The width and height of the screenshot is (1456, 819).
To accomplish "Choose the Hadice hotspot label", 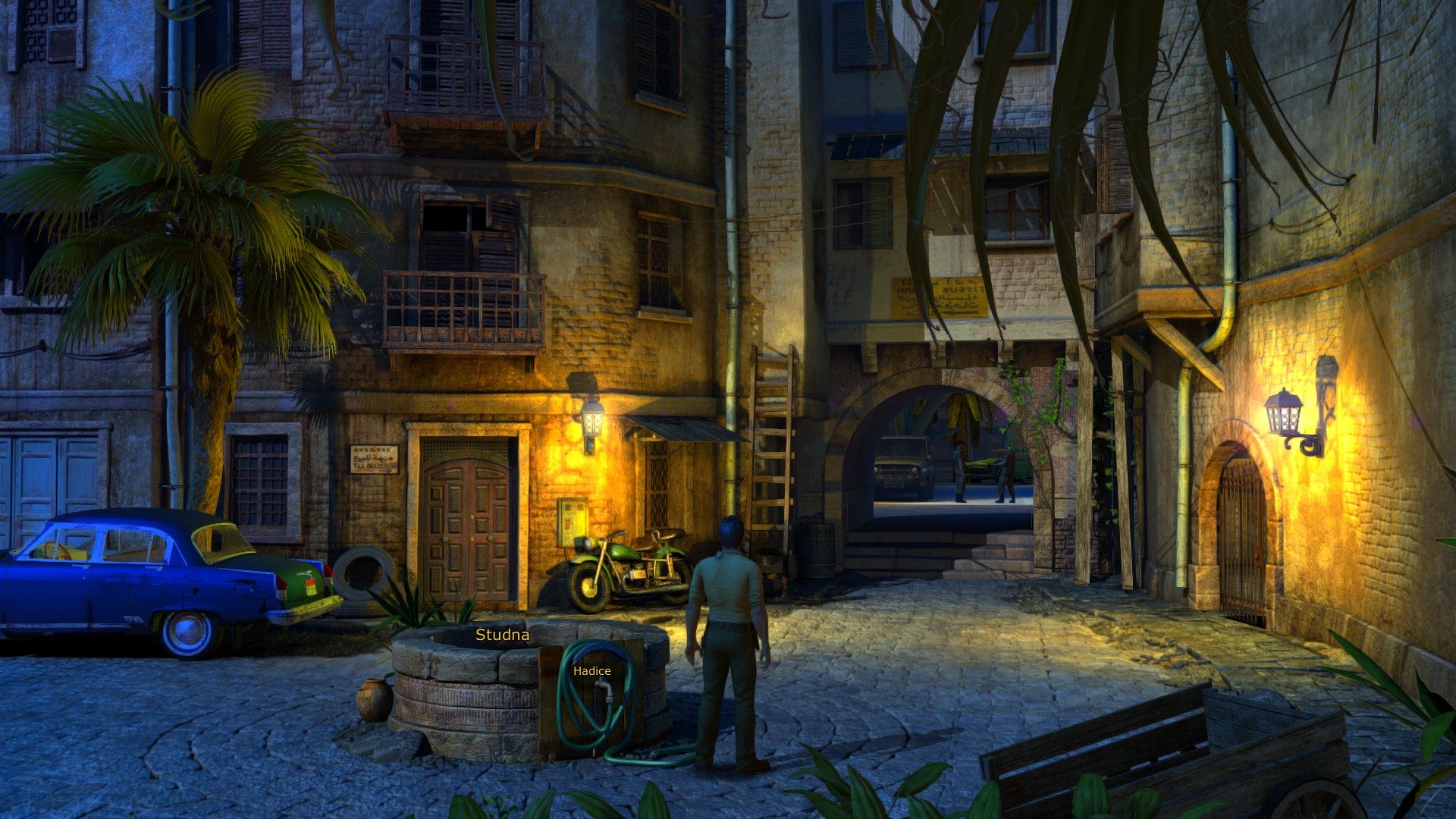I will coord(591,671).
